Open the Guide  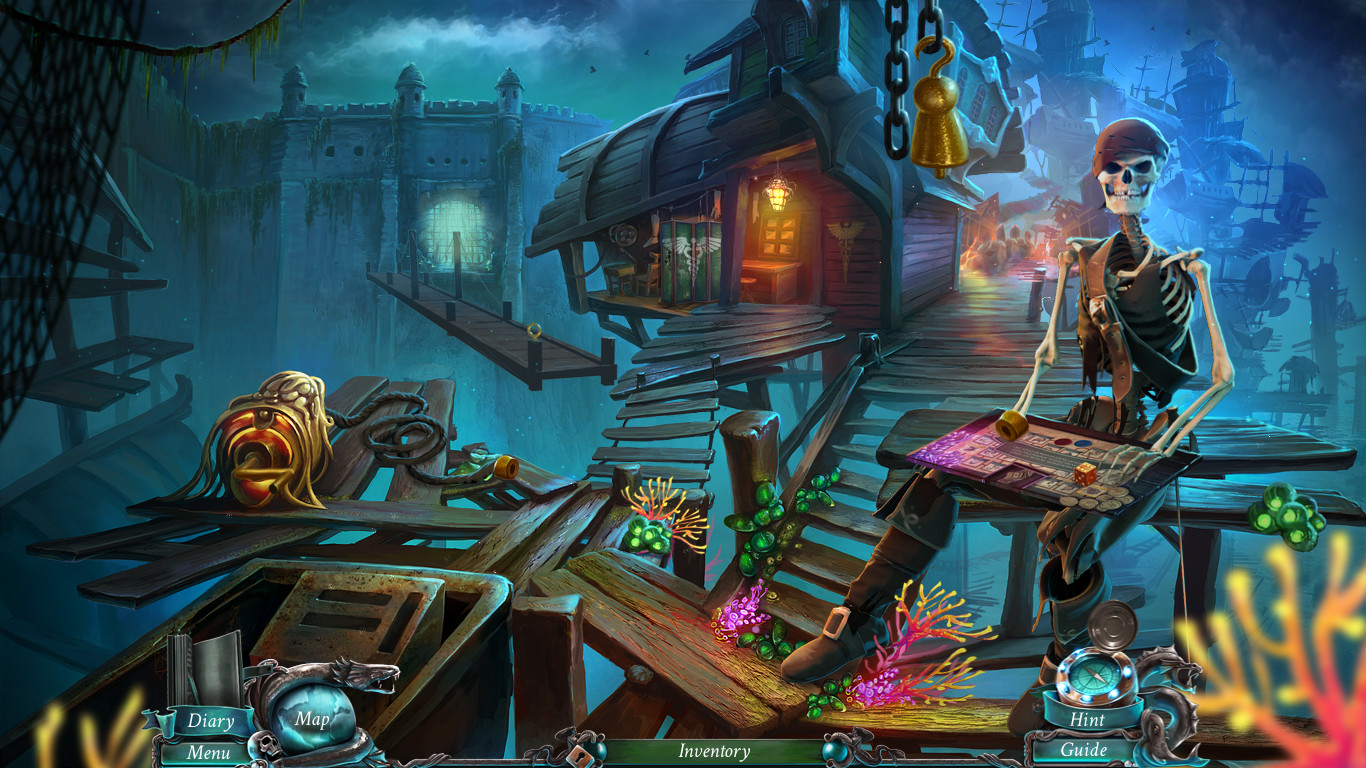point(1084,749)
